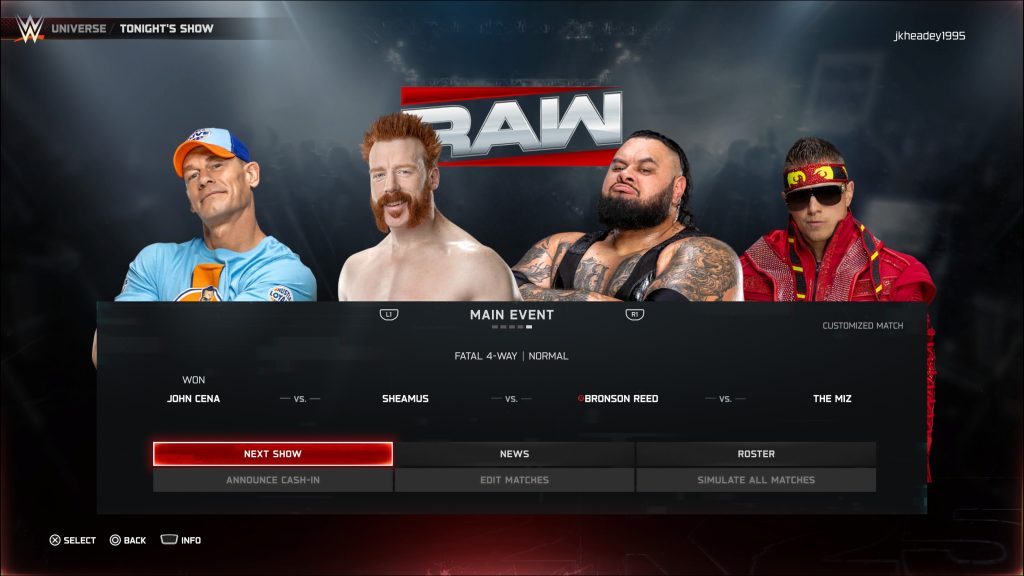Select John Cena in the match card

193,399
